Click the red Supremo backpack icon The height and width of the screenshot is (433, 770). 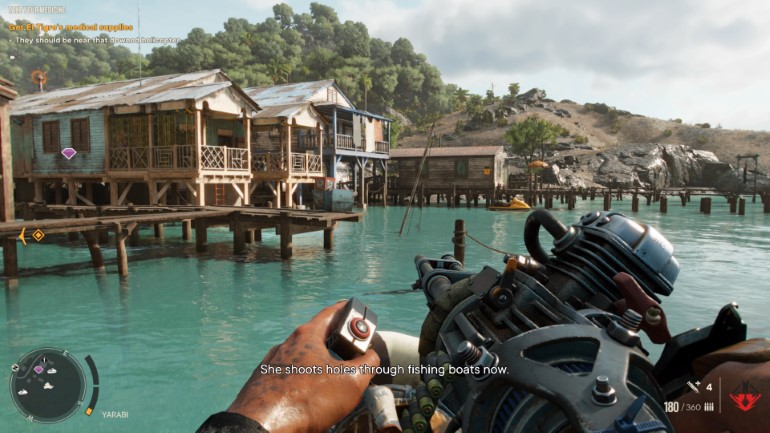pyautogui.click(x=744, y=398)
